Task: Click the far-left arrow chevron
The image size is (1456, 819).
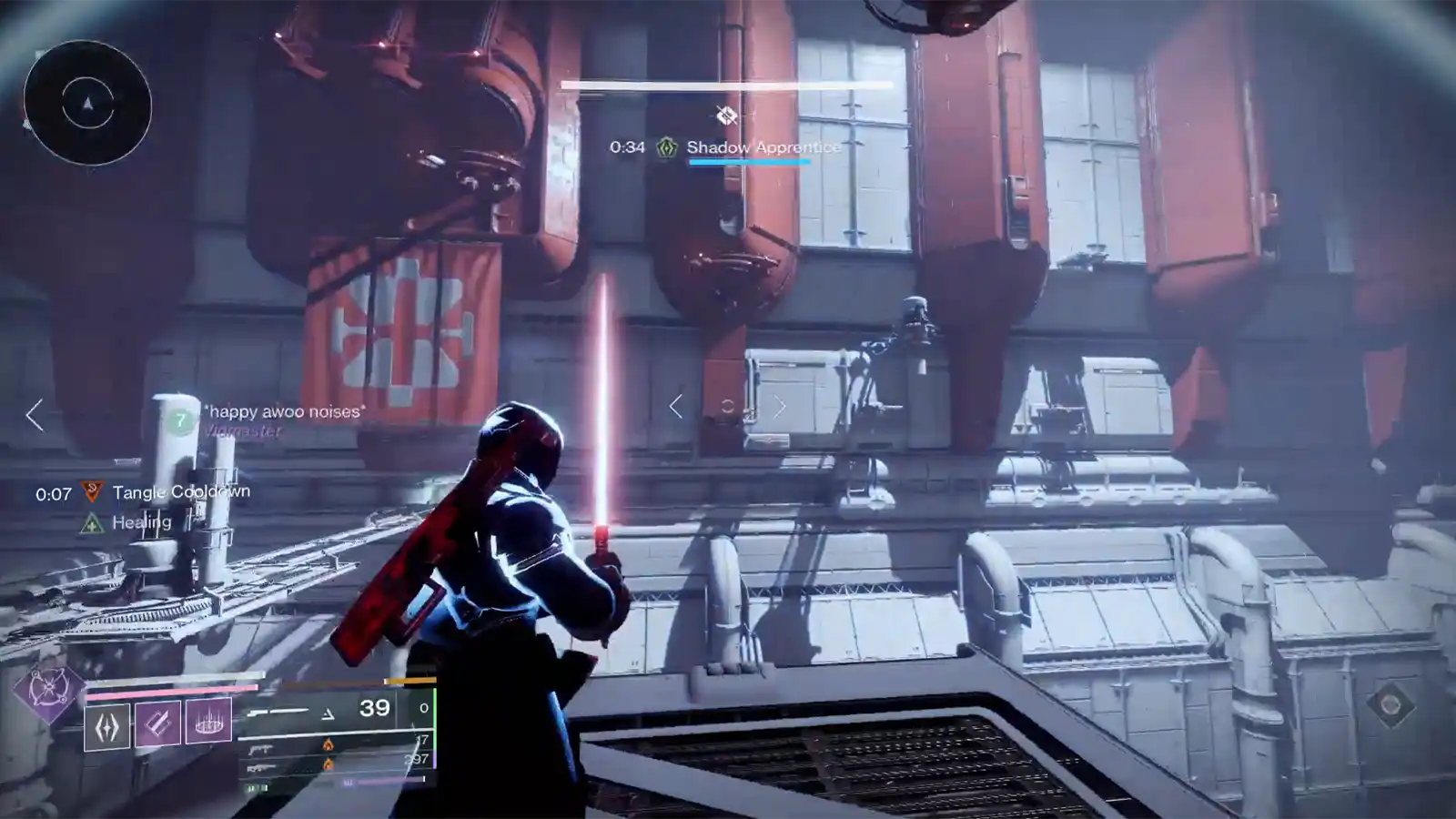Action: 35,415
